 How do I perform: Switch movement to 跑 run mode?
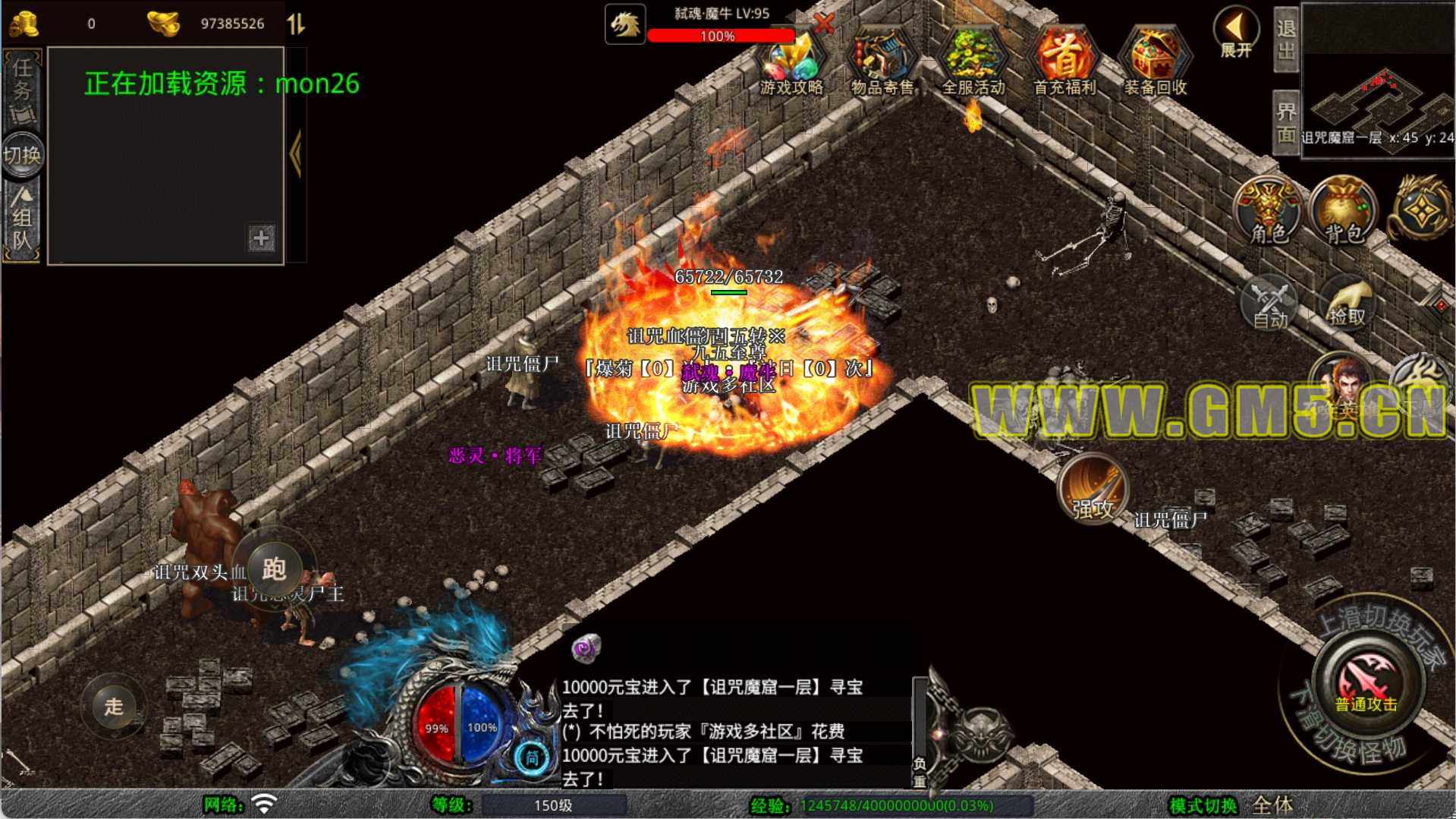273,568
